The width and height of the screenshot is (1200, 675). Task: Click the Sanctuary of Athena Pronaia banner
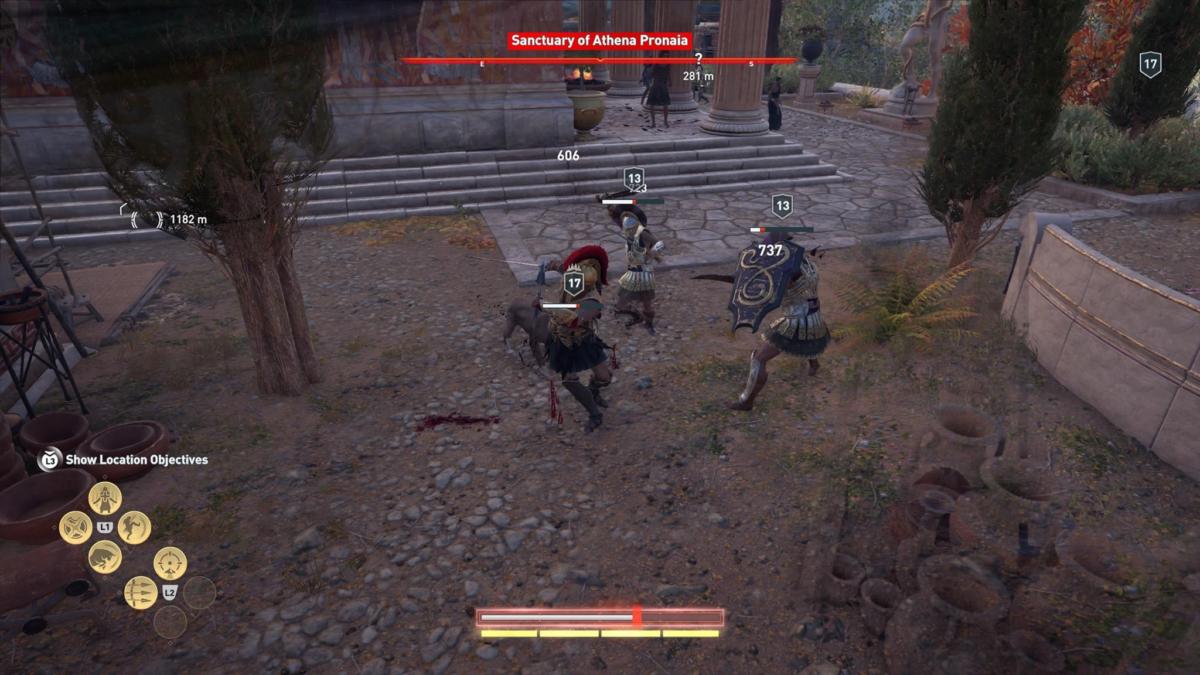click(599, 41)
